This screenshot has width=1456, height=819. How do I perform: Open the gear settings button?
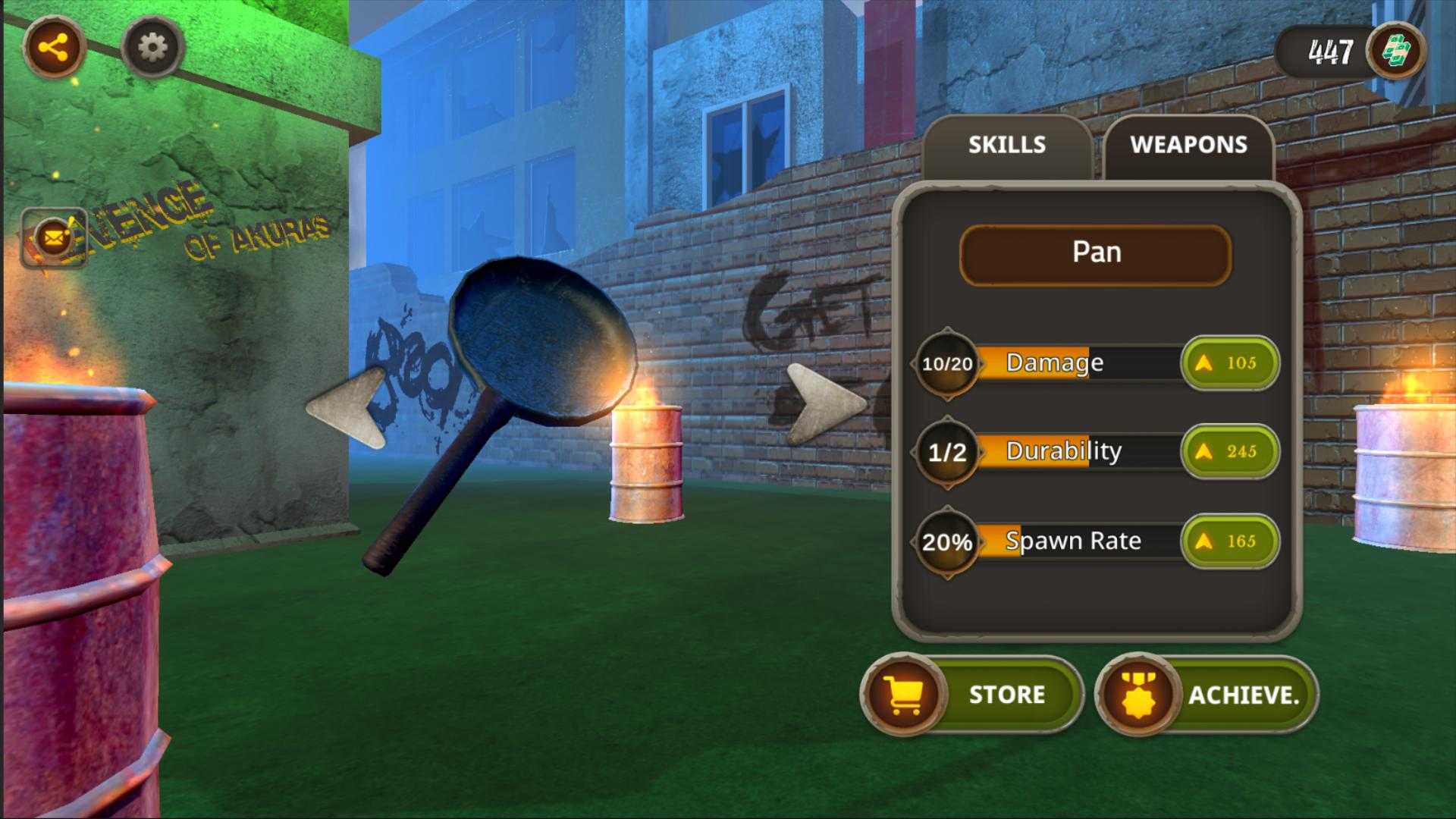click(152, 49)
